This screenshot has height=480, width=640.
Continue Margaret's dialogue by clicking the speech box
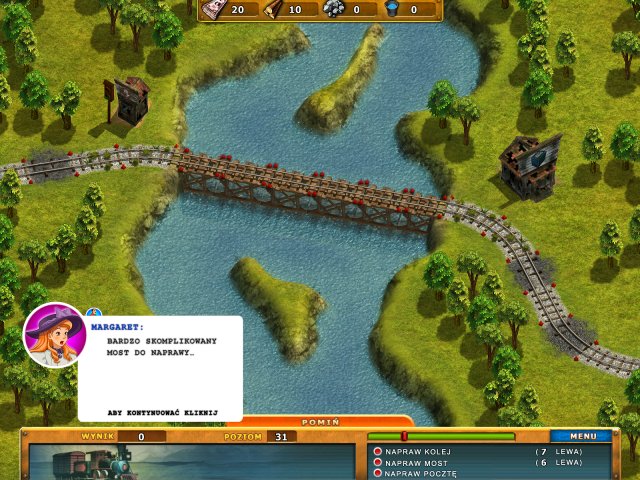pyautogui.click(x=160, y=368)
